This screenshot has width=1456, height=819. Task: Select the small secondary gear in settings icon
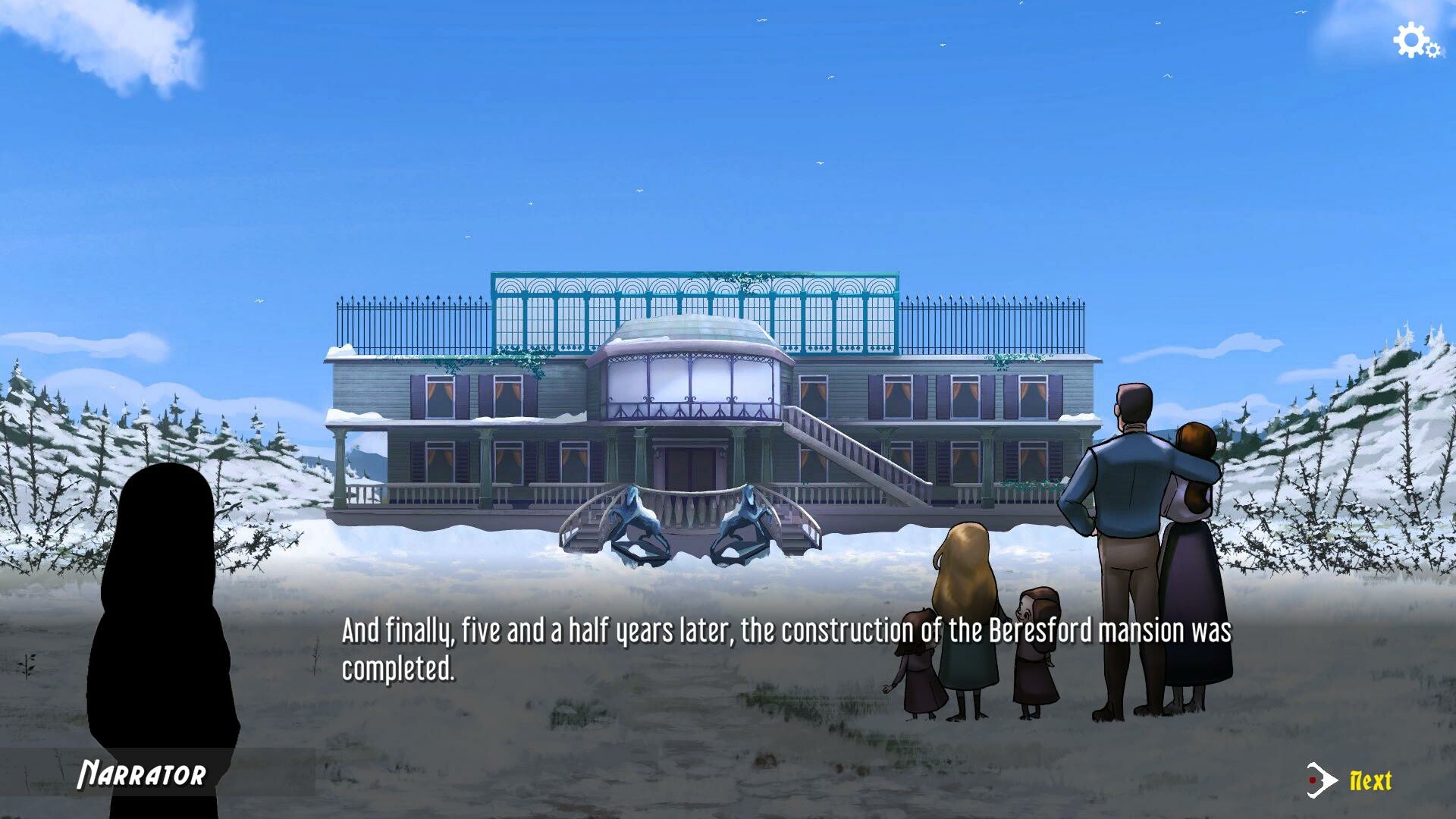[x=1433, y=50]
